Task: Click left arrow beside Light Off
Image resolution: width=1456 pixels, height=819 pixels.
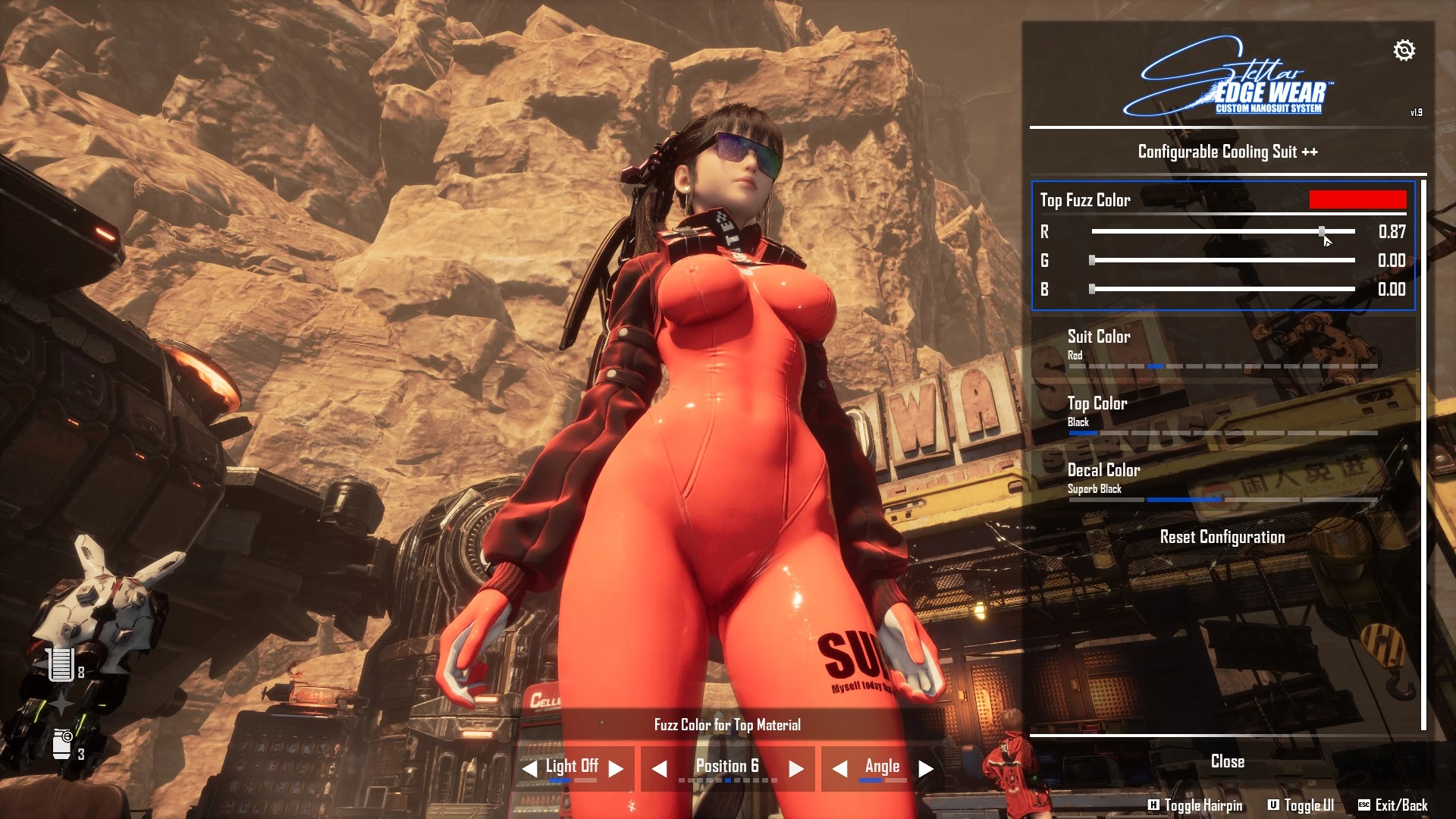Action: pyautogui.click(x=529, y=769)
